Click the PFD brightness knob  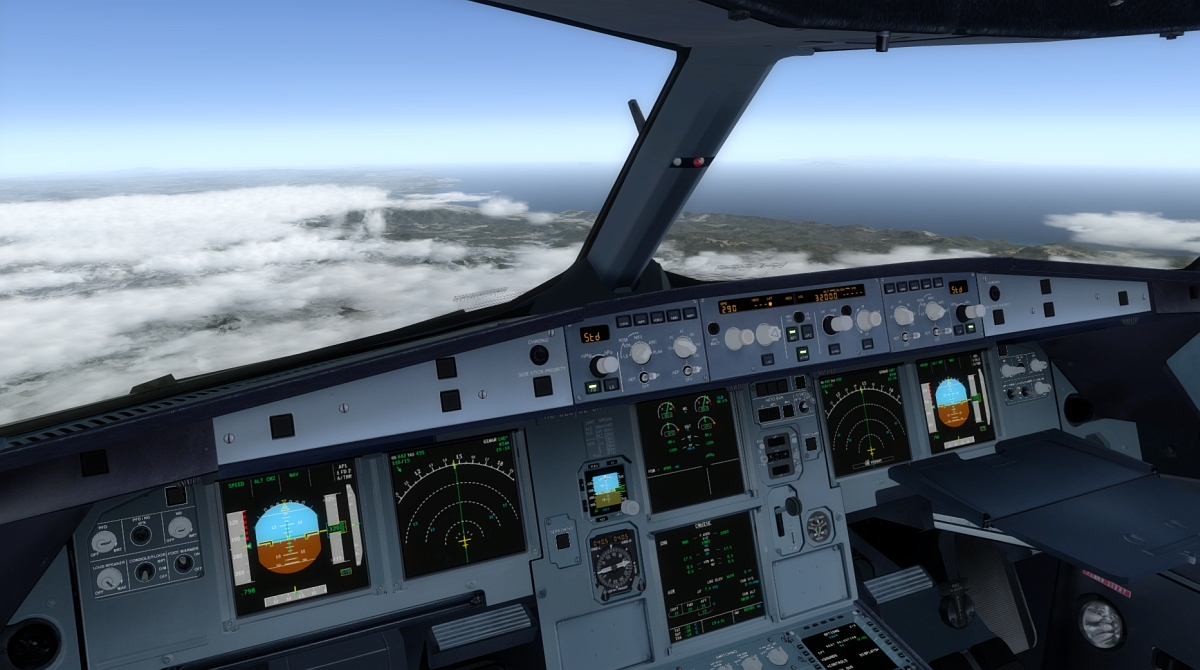(x=104, y=541)
